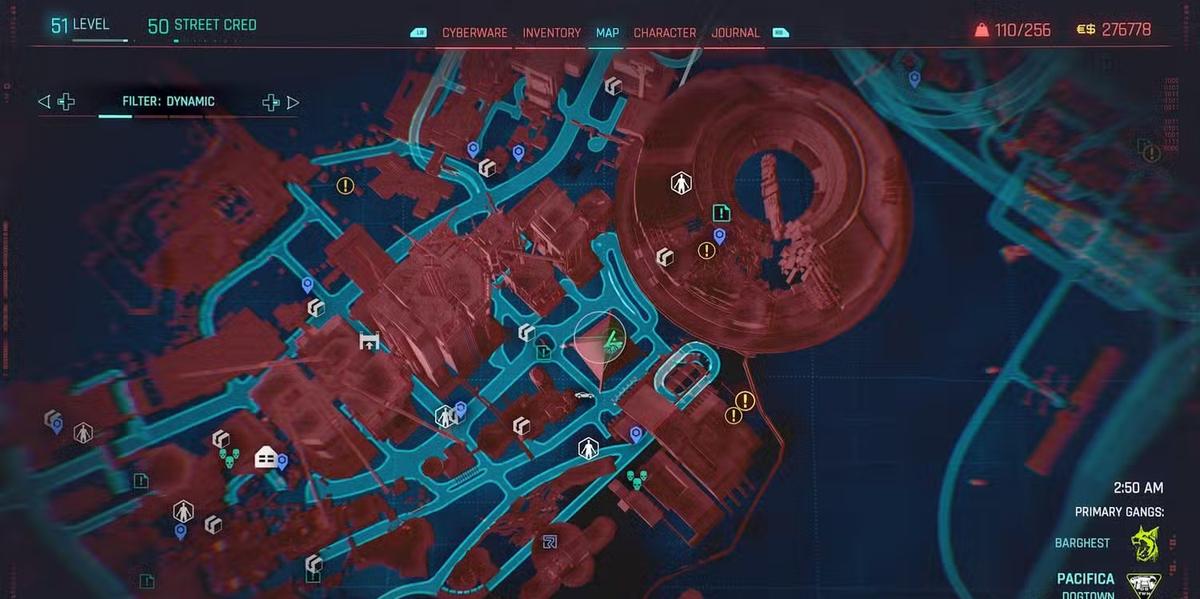This screenshot has height=599, width=1200.
Task: Select the Map tab
Action: tap(607, 33)
